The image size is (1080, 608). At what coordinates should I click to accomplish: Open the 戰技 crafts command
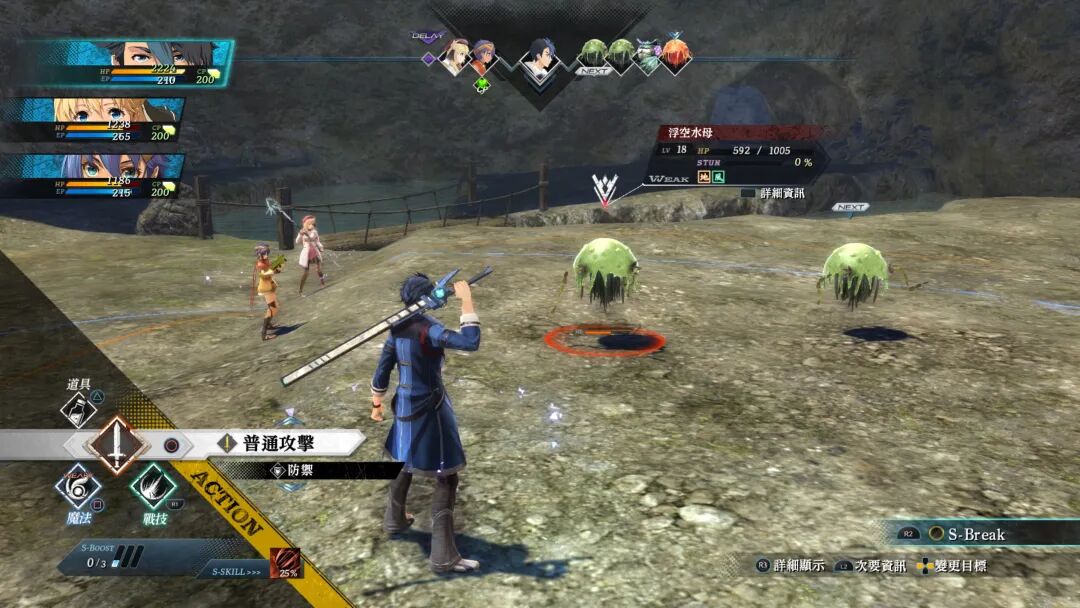click(153, 487)
